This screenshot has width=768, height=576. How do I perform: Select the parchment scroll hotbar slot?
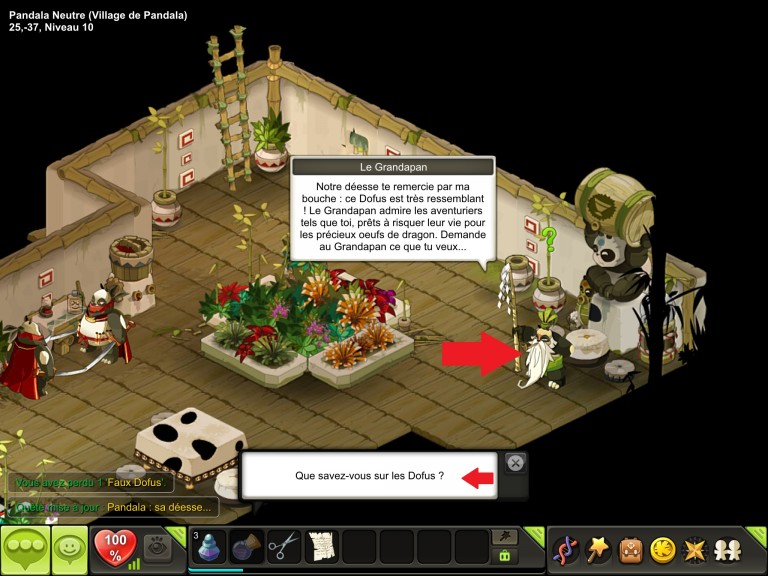click(x=321, y=547)
